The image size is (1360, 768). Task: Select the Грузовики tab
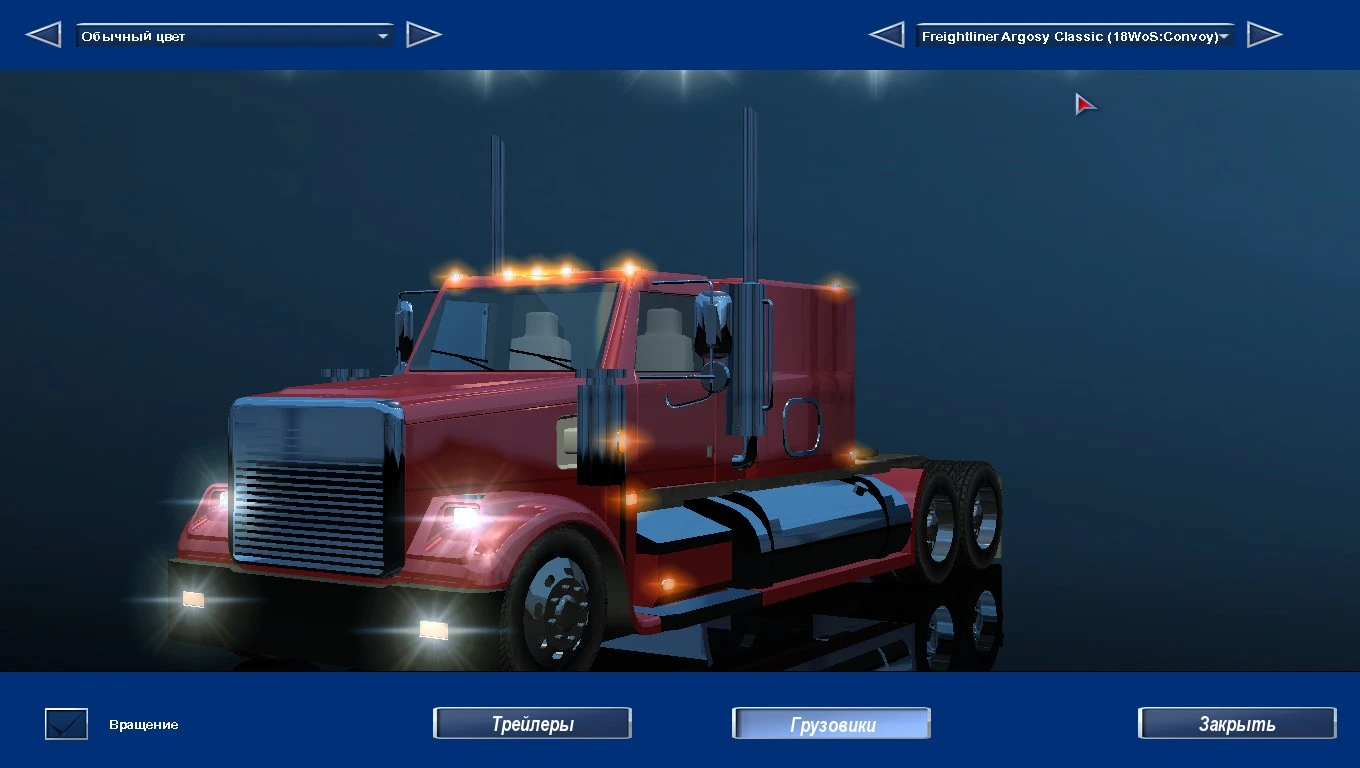(x=831, y=723)
